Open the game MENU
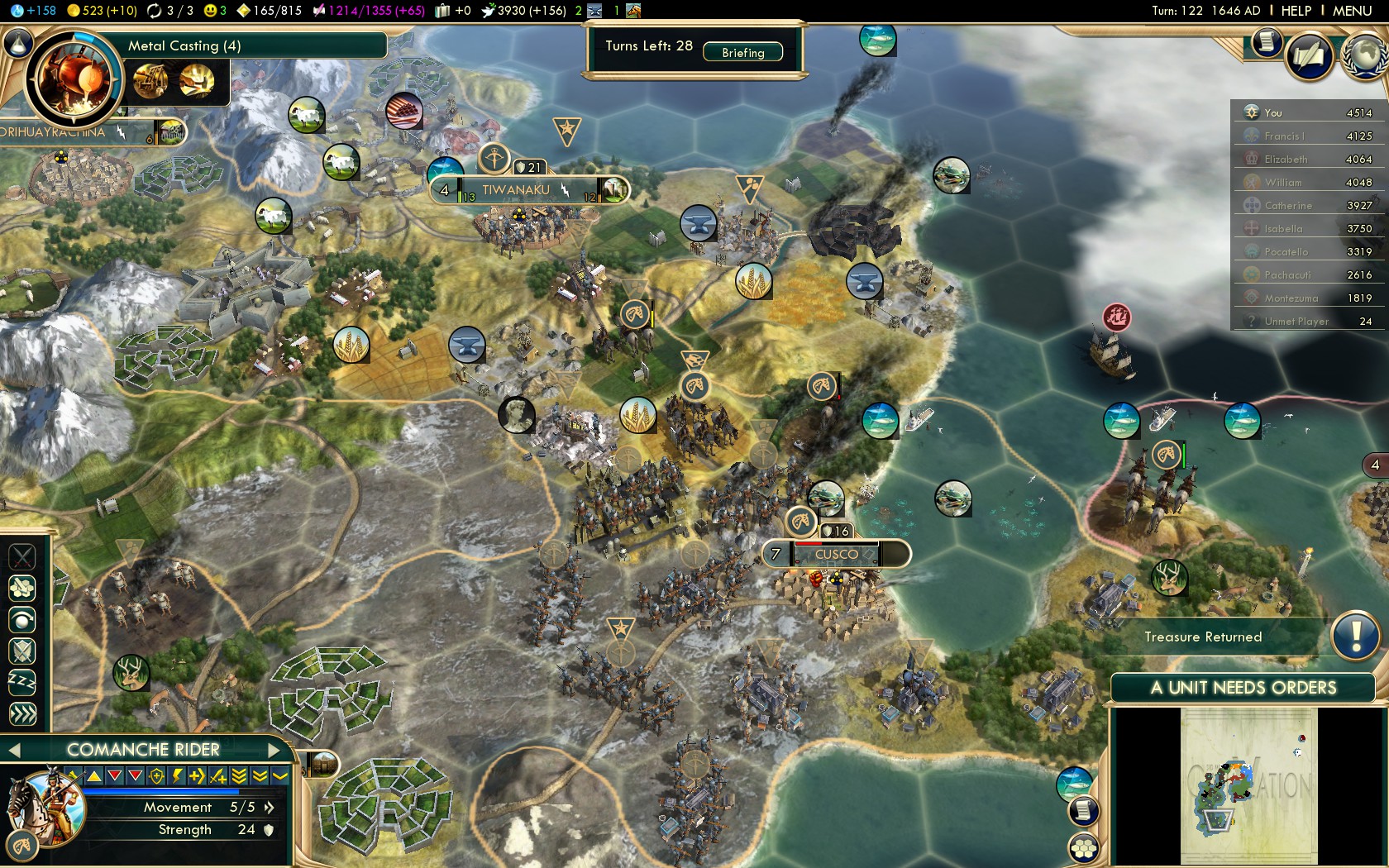The height and width of the screenshot is (868, 1389). pyautogui.click(x=1352, y=11)
